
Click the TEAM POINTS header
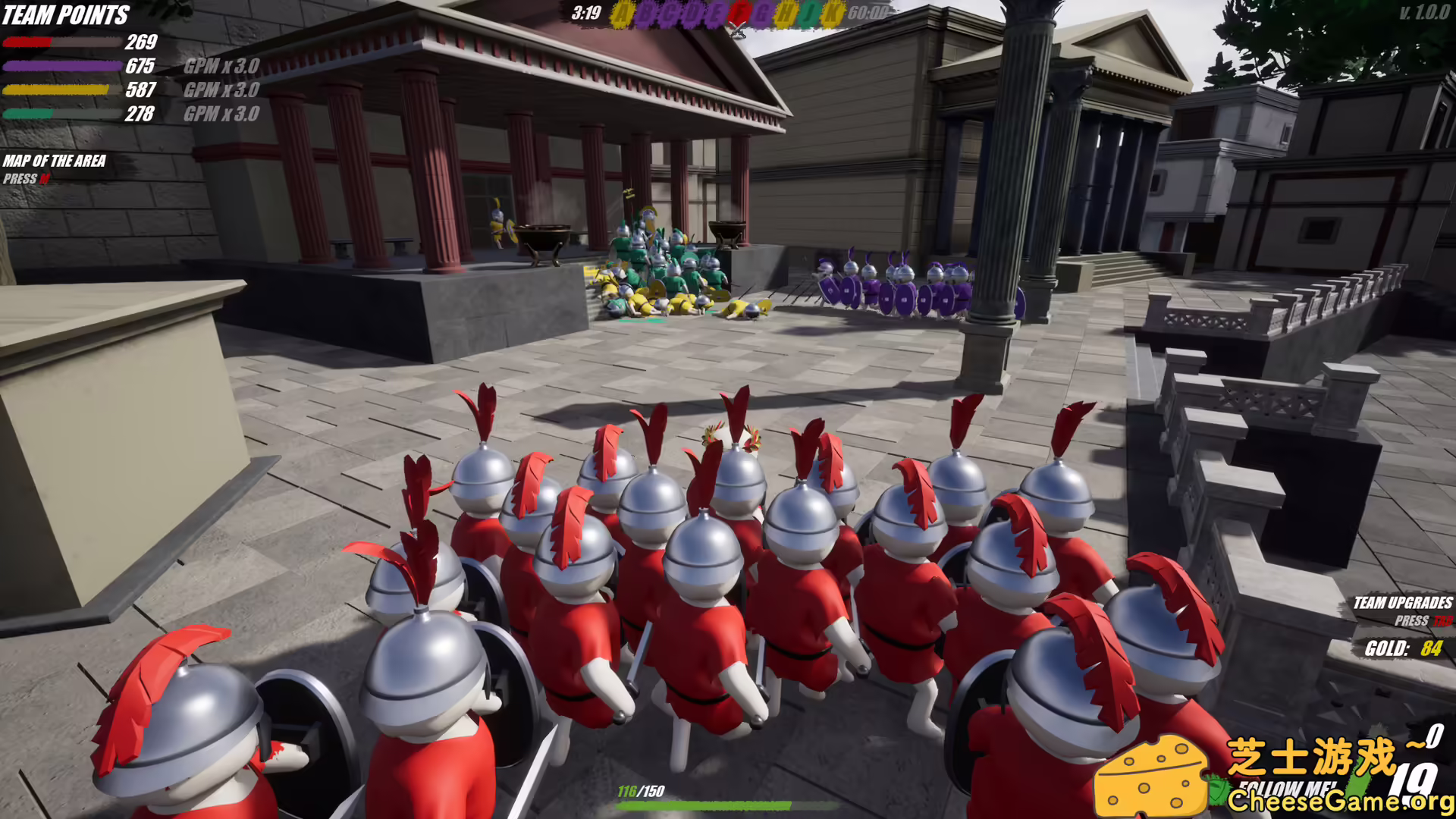(x=64, y=14)
